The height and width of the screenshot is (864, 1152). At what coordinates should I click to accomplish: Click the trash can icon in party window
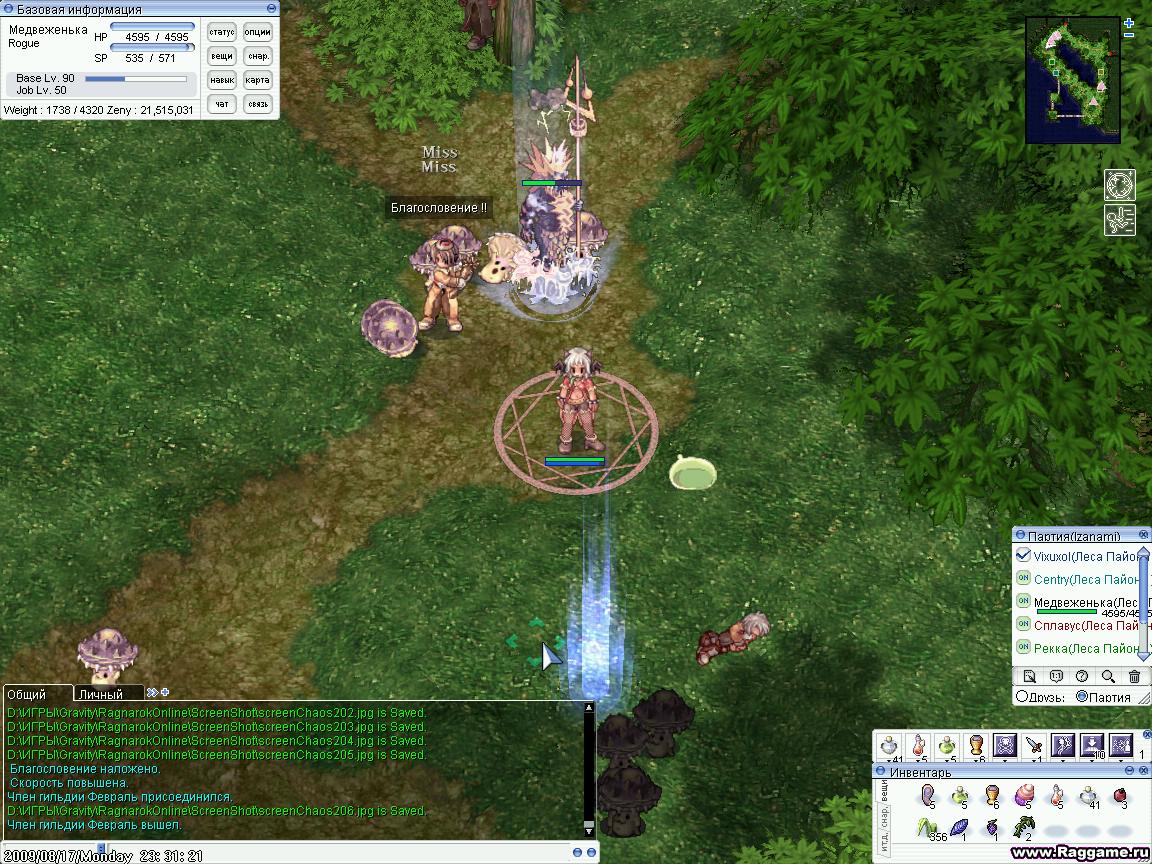click(1134, 677)
